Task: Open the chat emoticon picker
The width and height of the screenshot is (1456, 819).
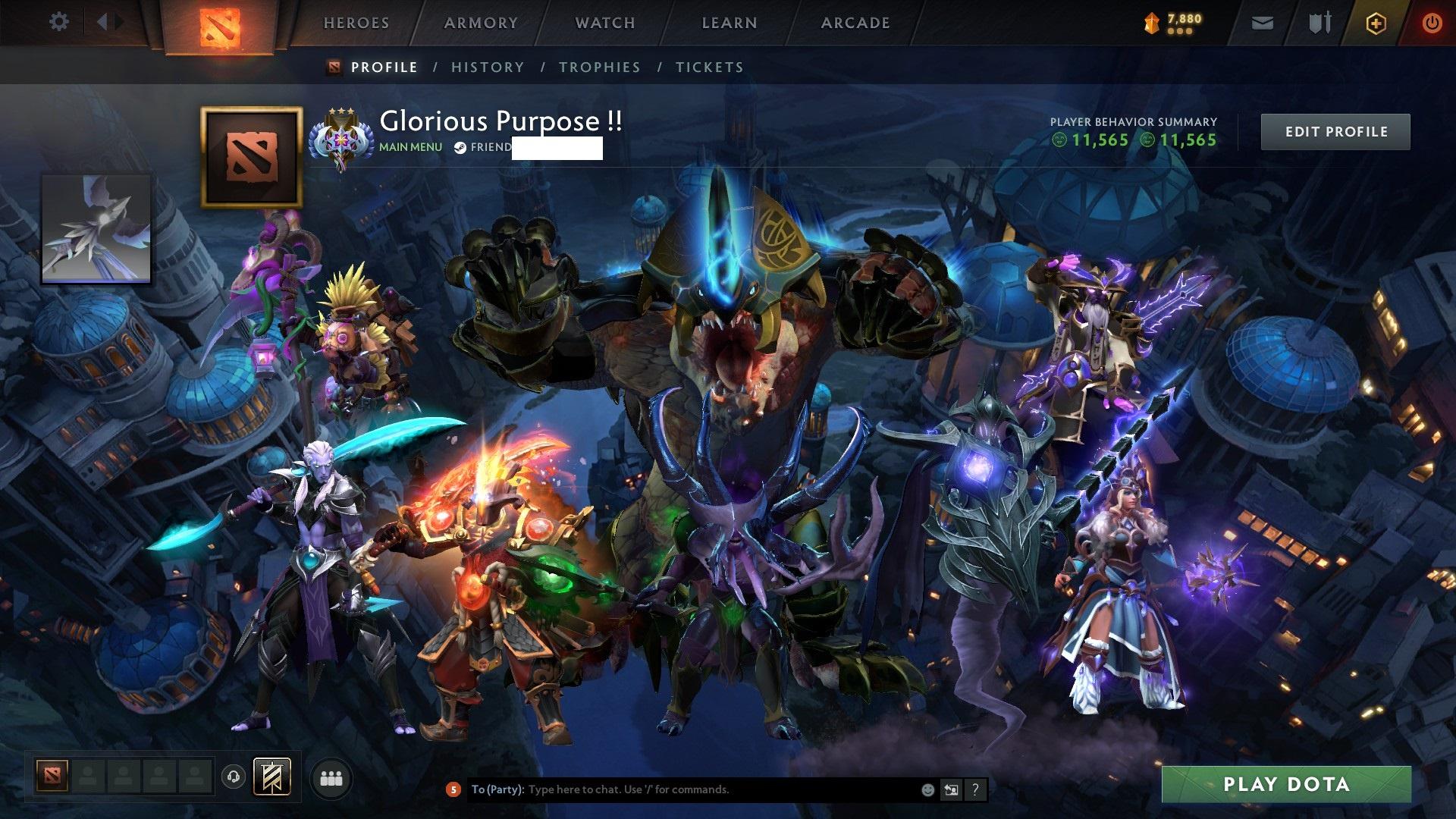Action: point(927,789)
